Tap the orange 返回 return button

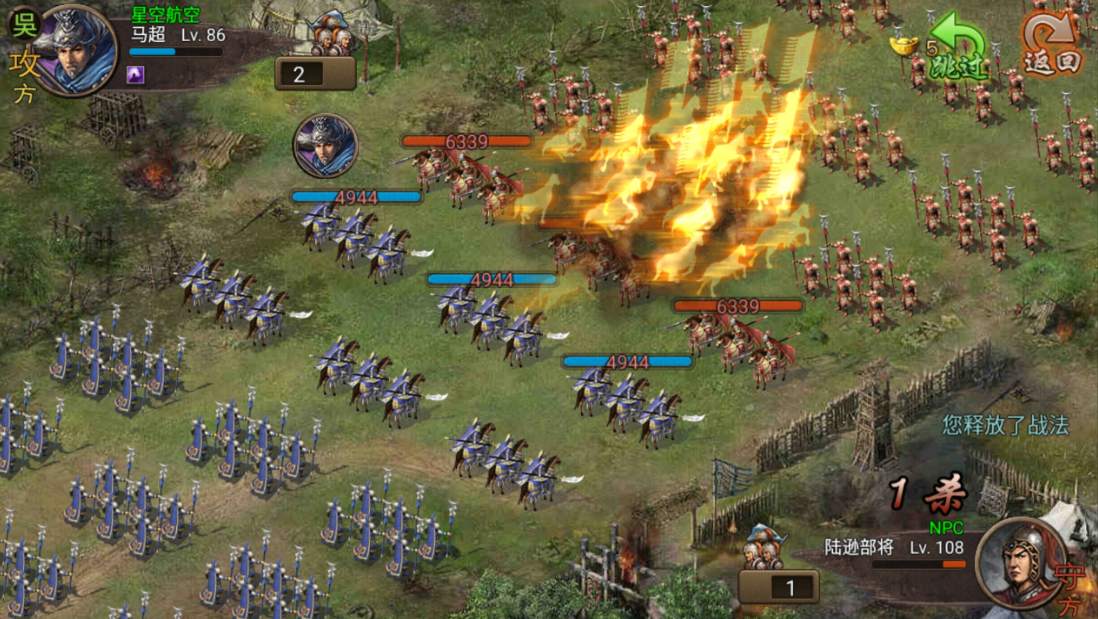[x=1051, y=45]
